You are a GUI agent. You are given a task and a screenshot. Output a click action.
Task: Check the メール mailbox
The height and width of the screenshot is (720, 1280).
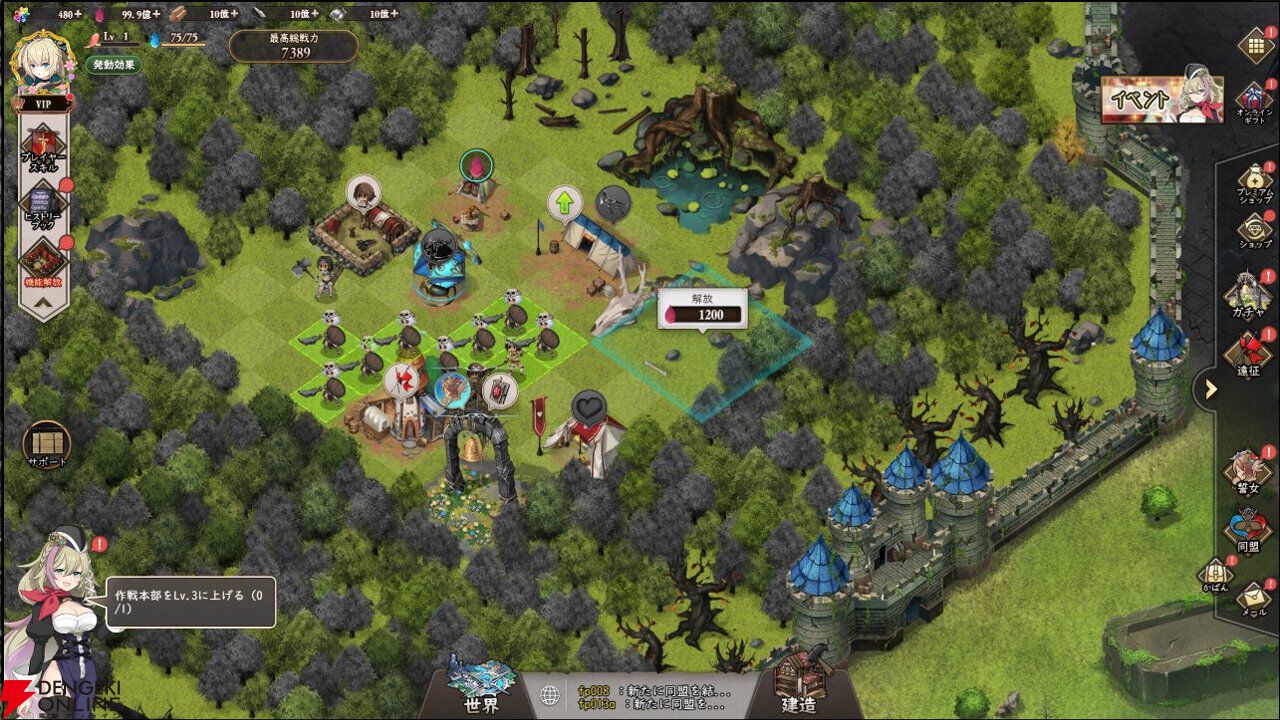tap(1254, 597)
